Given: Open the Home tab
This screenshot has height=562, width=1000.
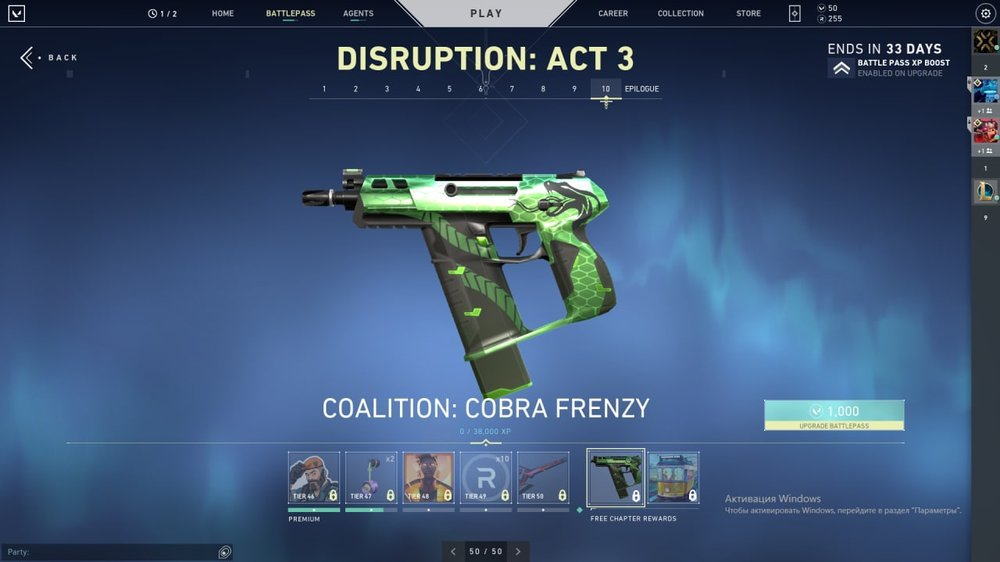Looking at the screenshot, I should tap(223, 14).
